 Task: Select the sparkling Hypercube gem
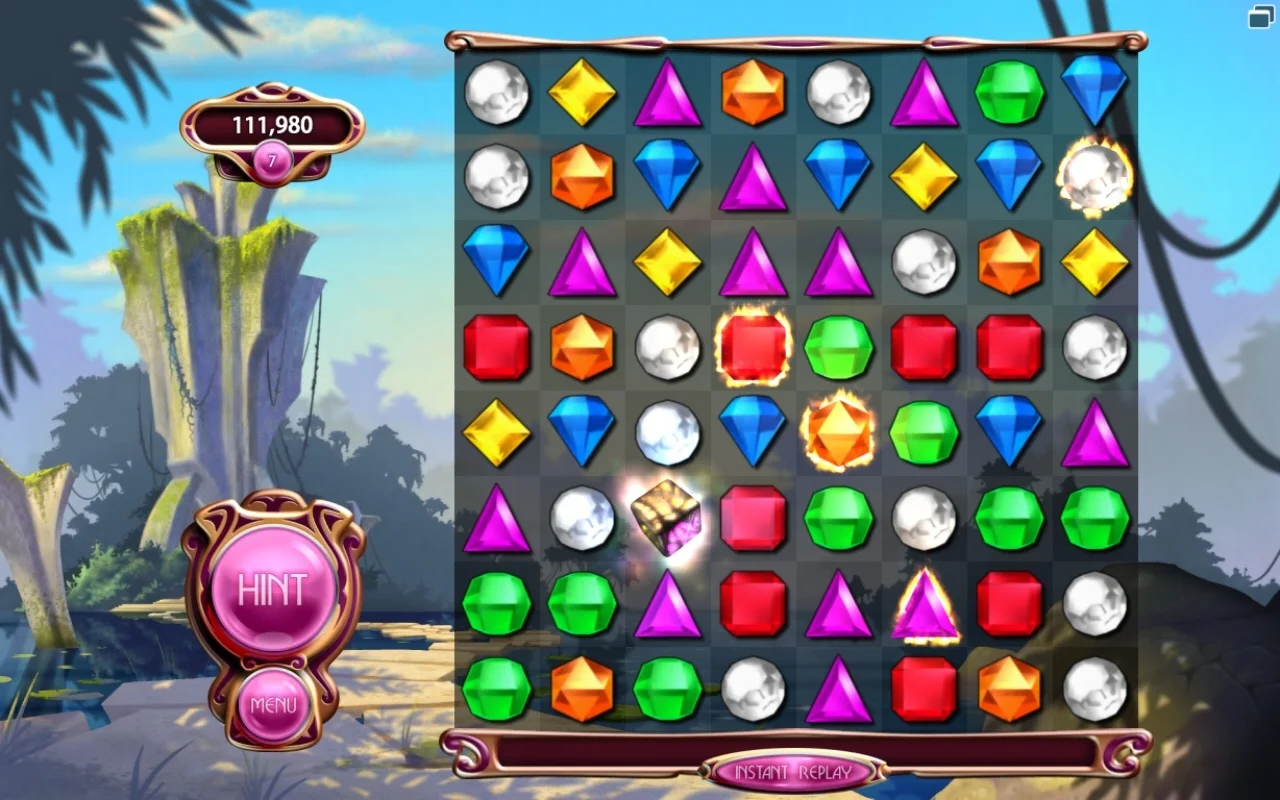[x=668, y=518]
